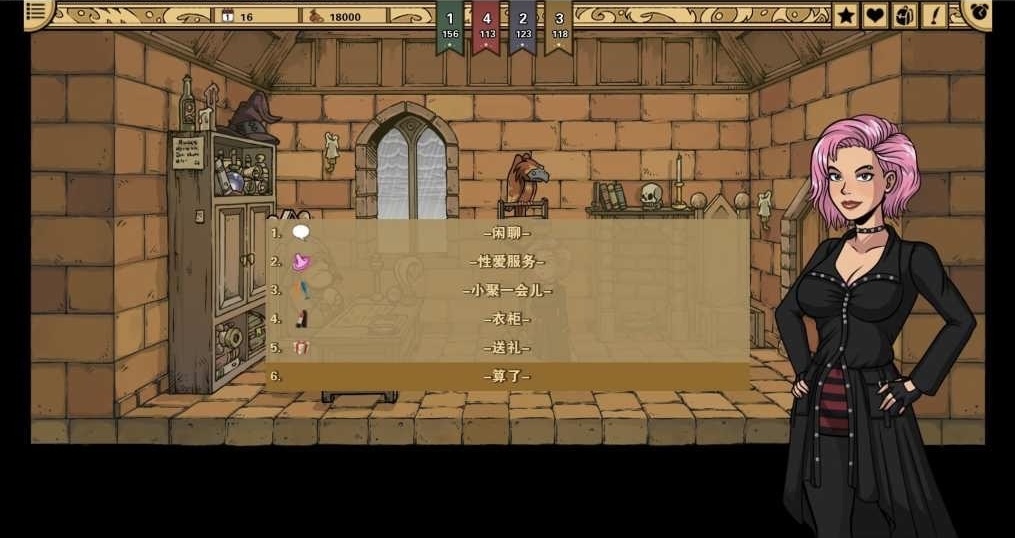Select the 性爱服务 menu entry
Screen dimensions: 1015x538
click(507, 262)
